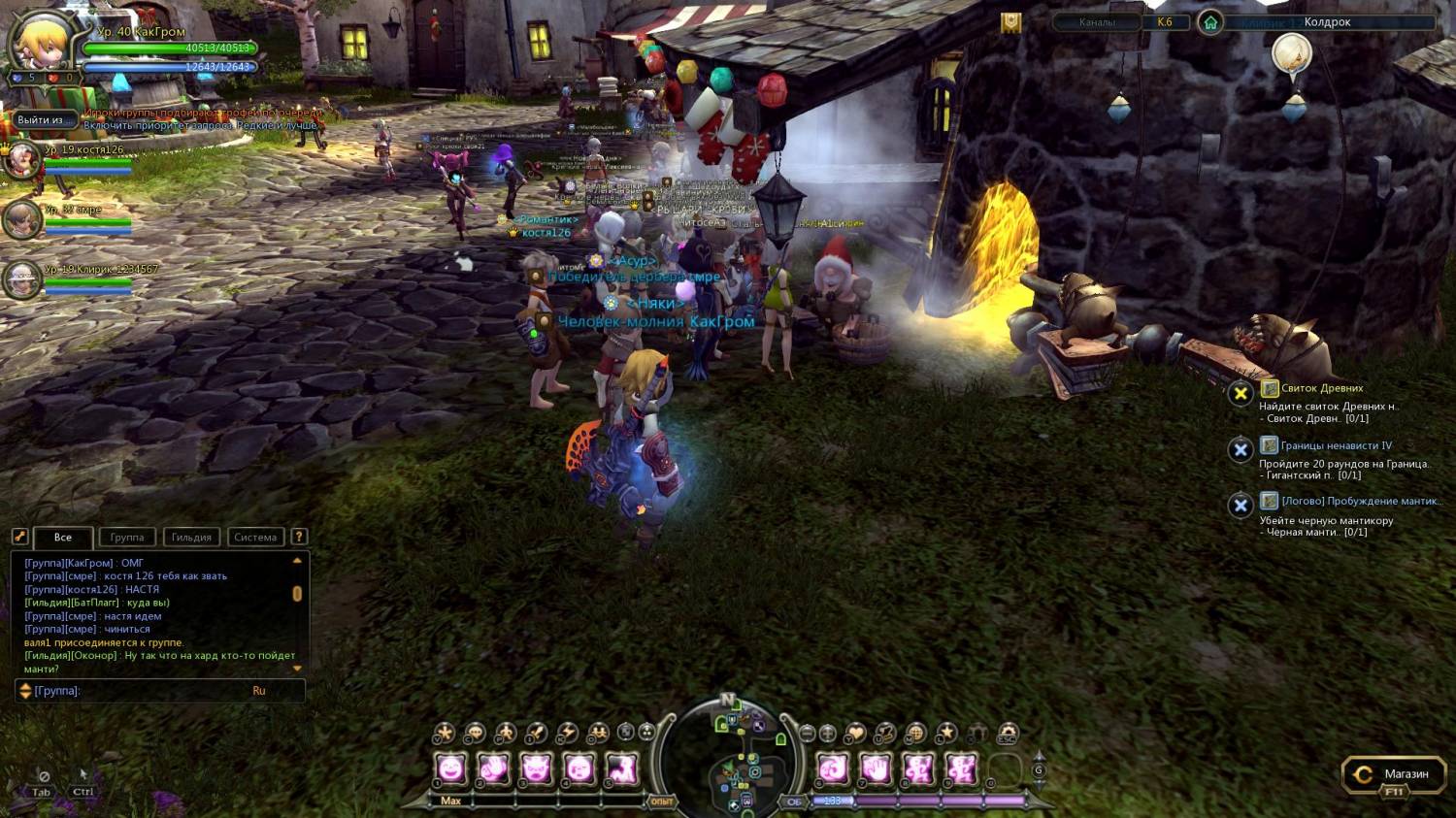The width and height of the screenshot is (1456, 818).
Task: Select the Границы ненависти IV quest
Action: (x=1336, y=445)
